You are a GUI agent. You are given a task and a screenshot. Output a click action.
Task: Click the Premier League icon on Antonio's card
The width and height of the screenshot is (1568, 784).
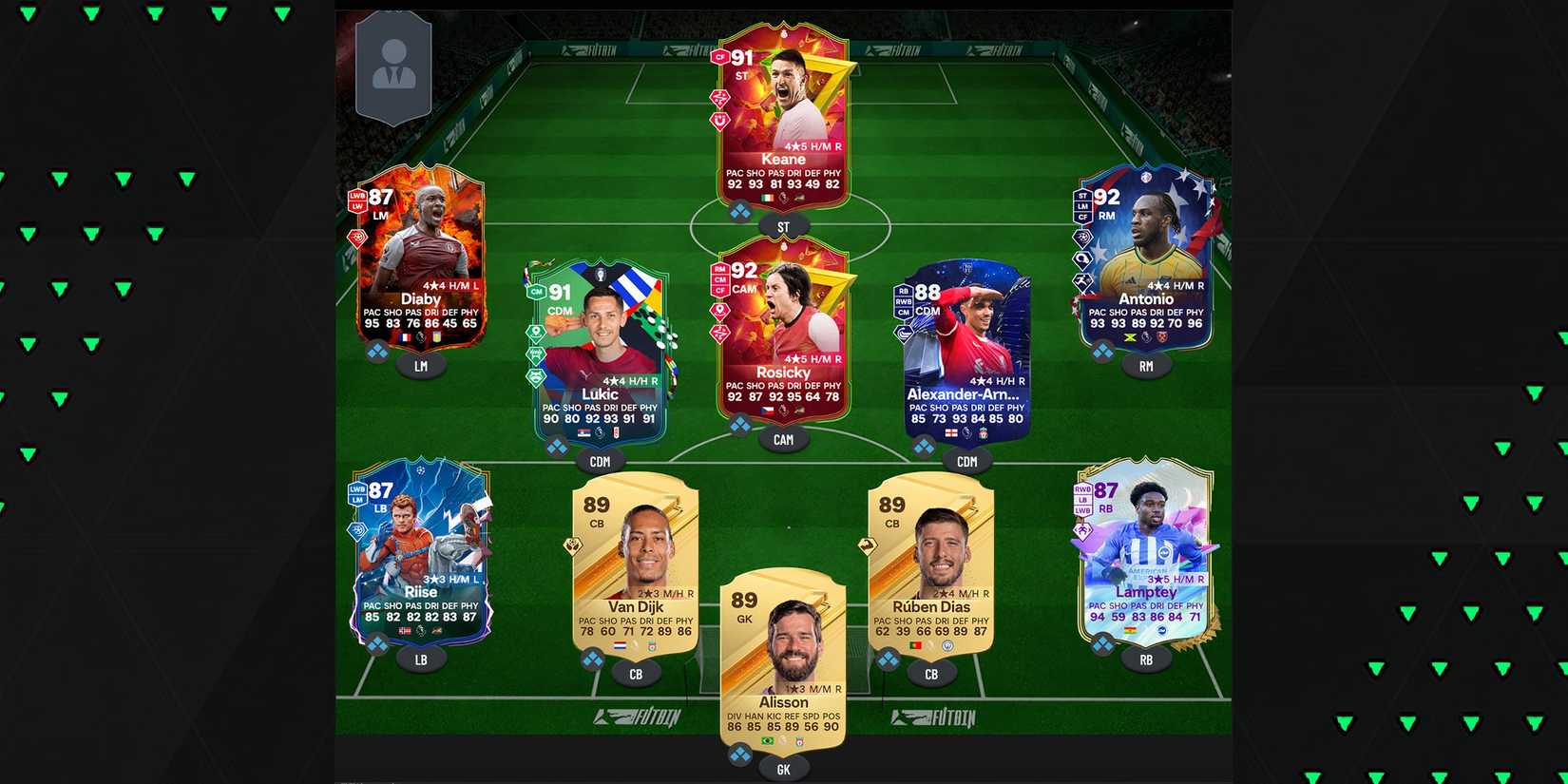pyautogui.click(x=1146, y=337)
